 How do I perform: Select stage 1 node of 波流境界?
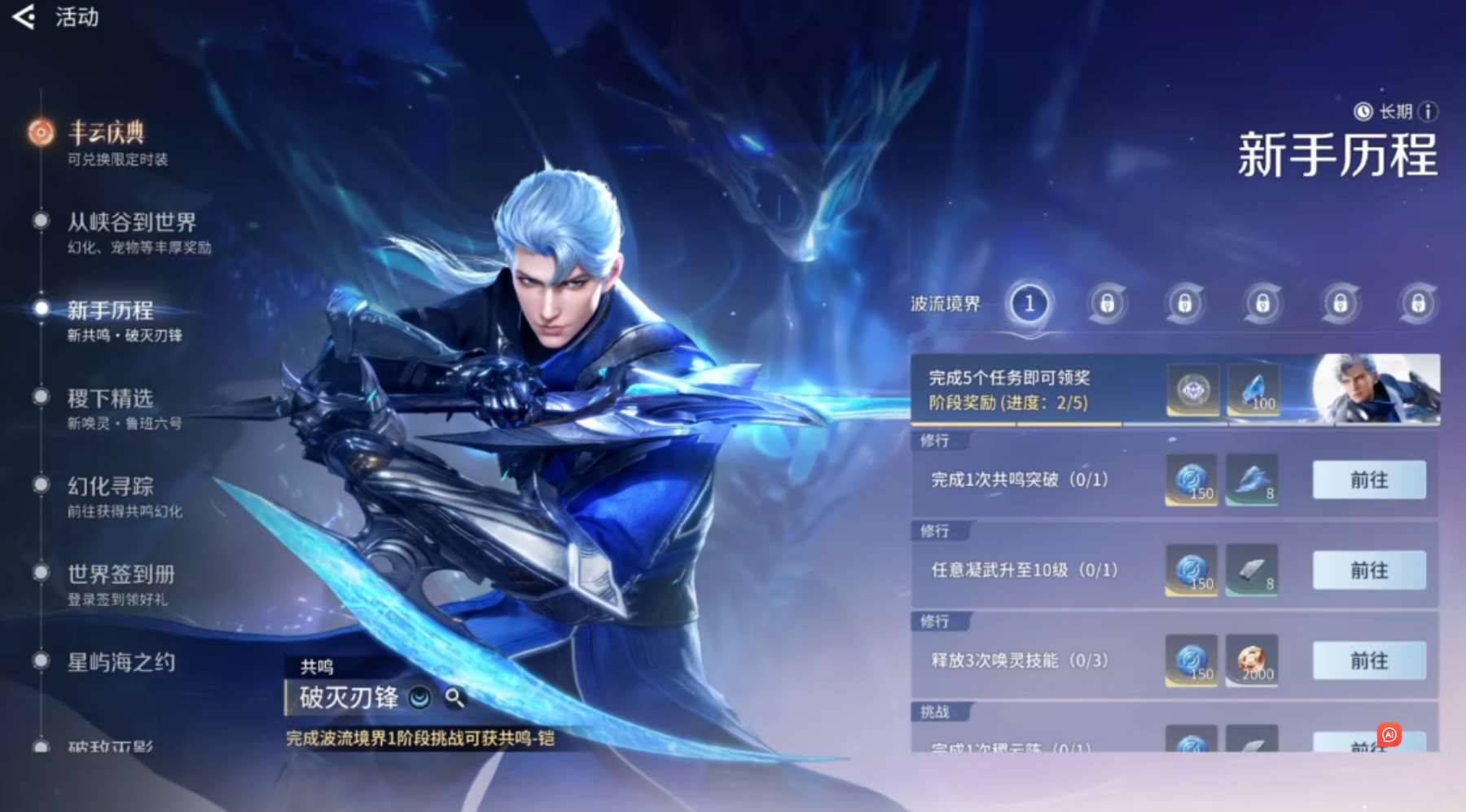click(1029, 303)
